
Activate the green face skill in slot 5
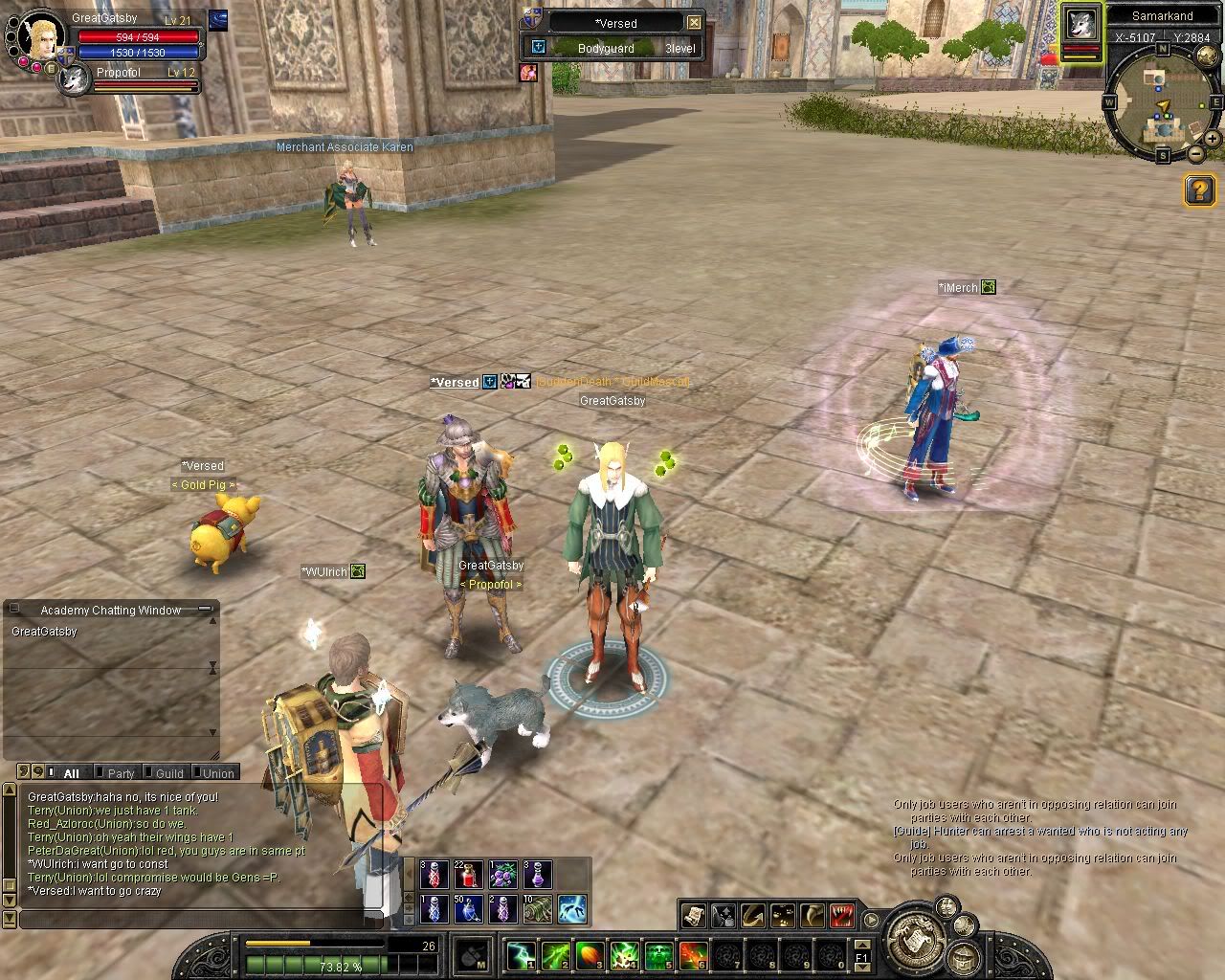658,955
